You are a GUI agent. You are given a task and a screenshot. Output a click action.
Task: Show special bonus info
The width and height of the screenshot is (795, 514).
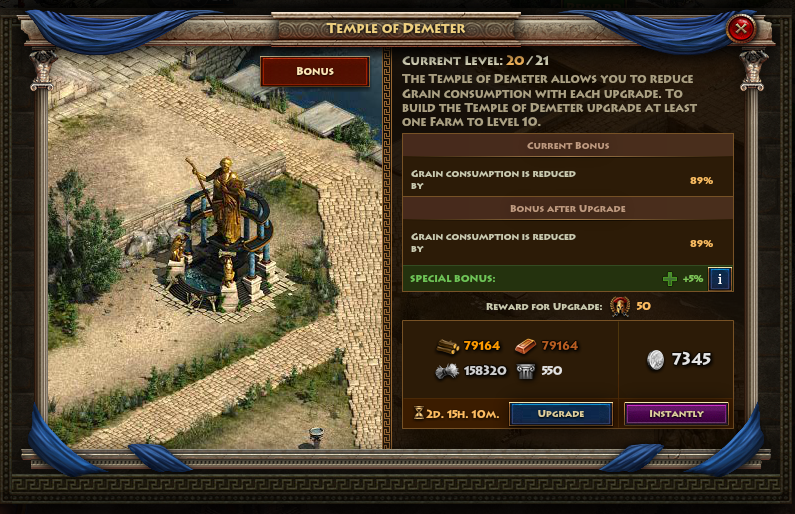[x=721, y=279]
